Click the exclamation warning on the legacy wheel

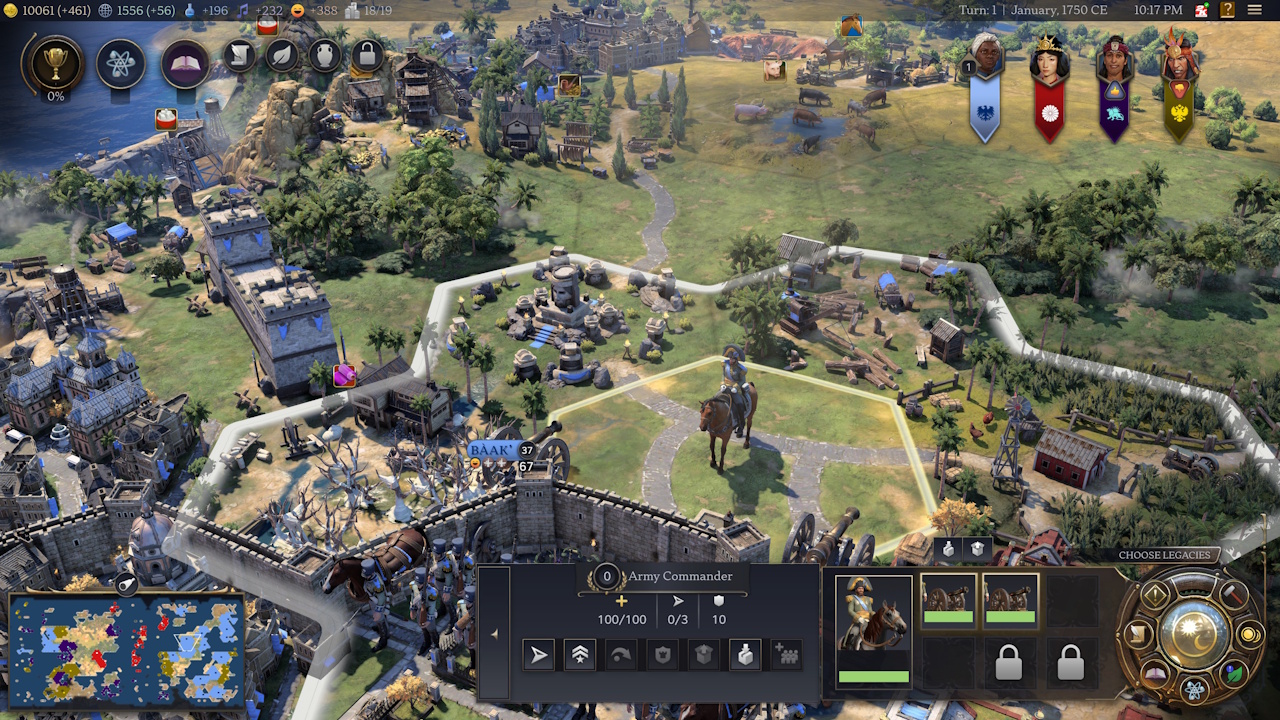point(1155,594)
